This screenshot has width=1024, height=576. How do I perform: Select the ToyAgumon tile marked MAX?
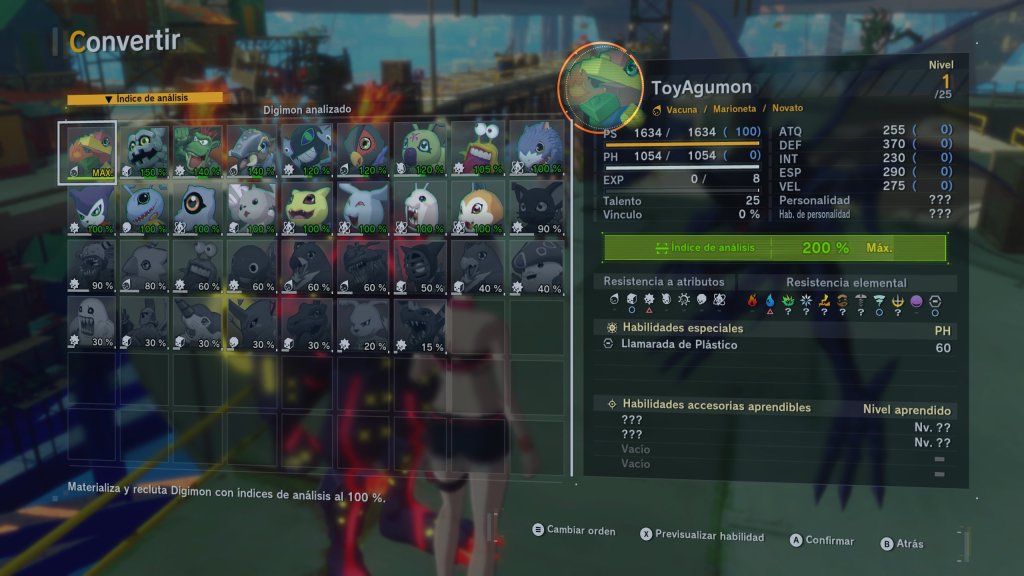[x=89, y=152]
